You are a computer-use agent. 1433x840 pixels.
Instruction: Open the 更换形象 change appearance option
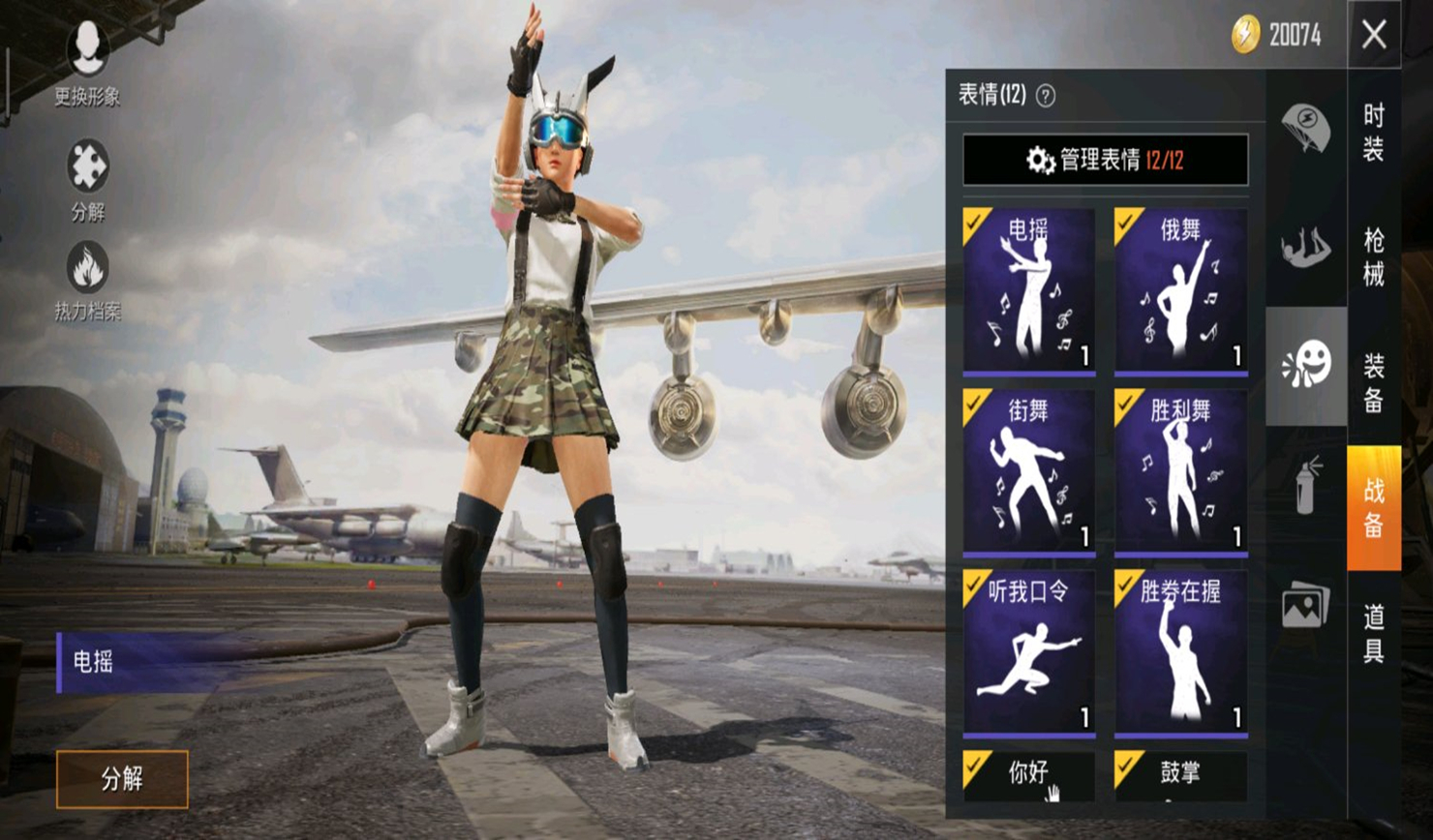87,60
